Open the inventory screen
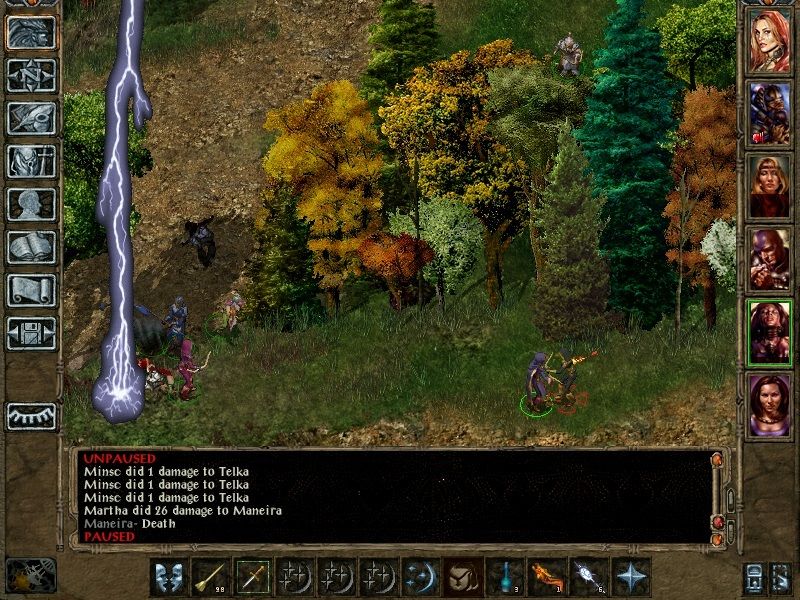Screen dimensions: 800x600 coord(31,162)
